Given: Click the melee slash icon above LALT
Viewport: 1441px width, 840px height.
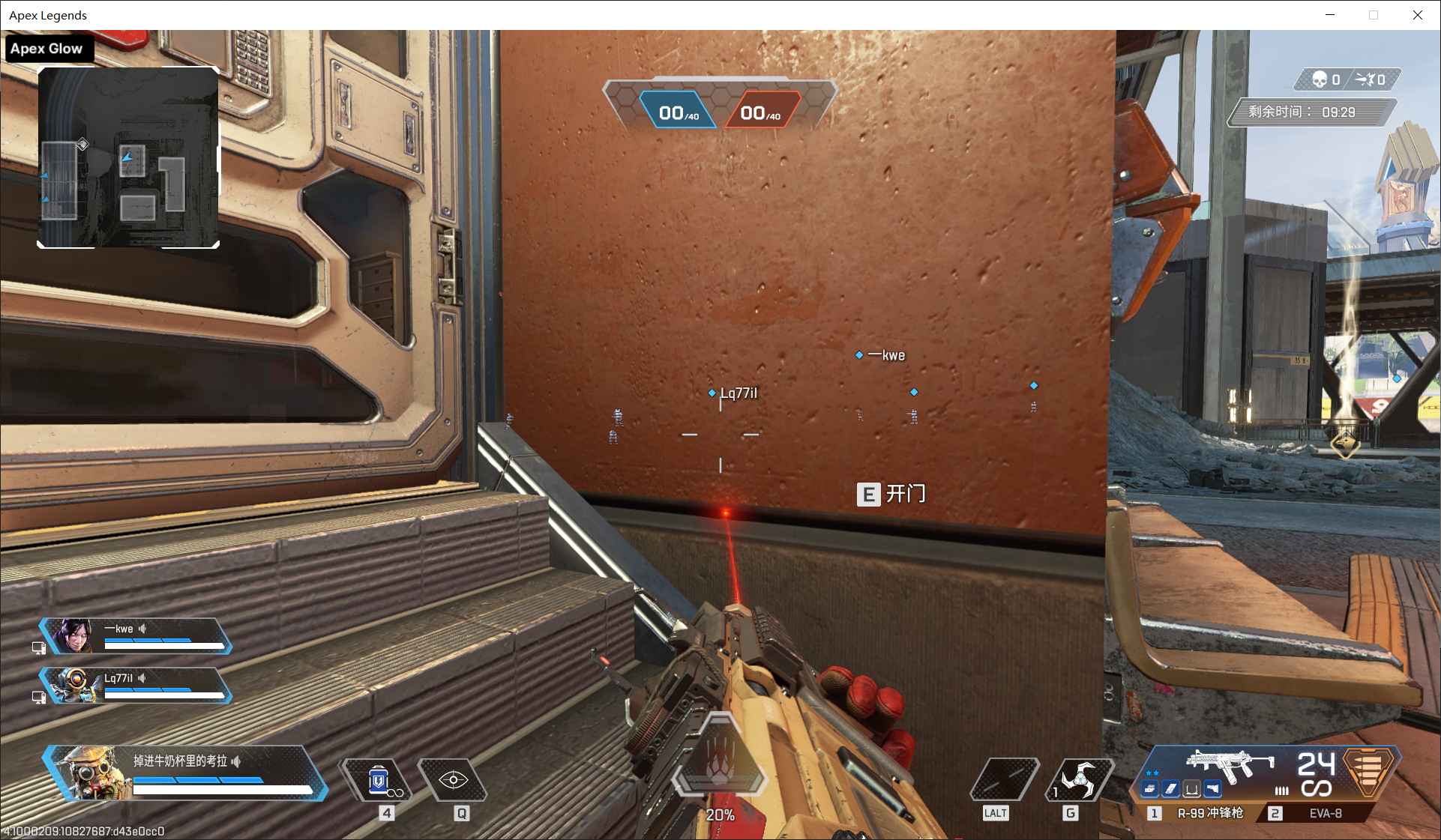Looking at the screenshot, I should (1004, 779).
